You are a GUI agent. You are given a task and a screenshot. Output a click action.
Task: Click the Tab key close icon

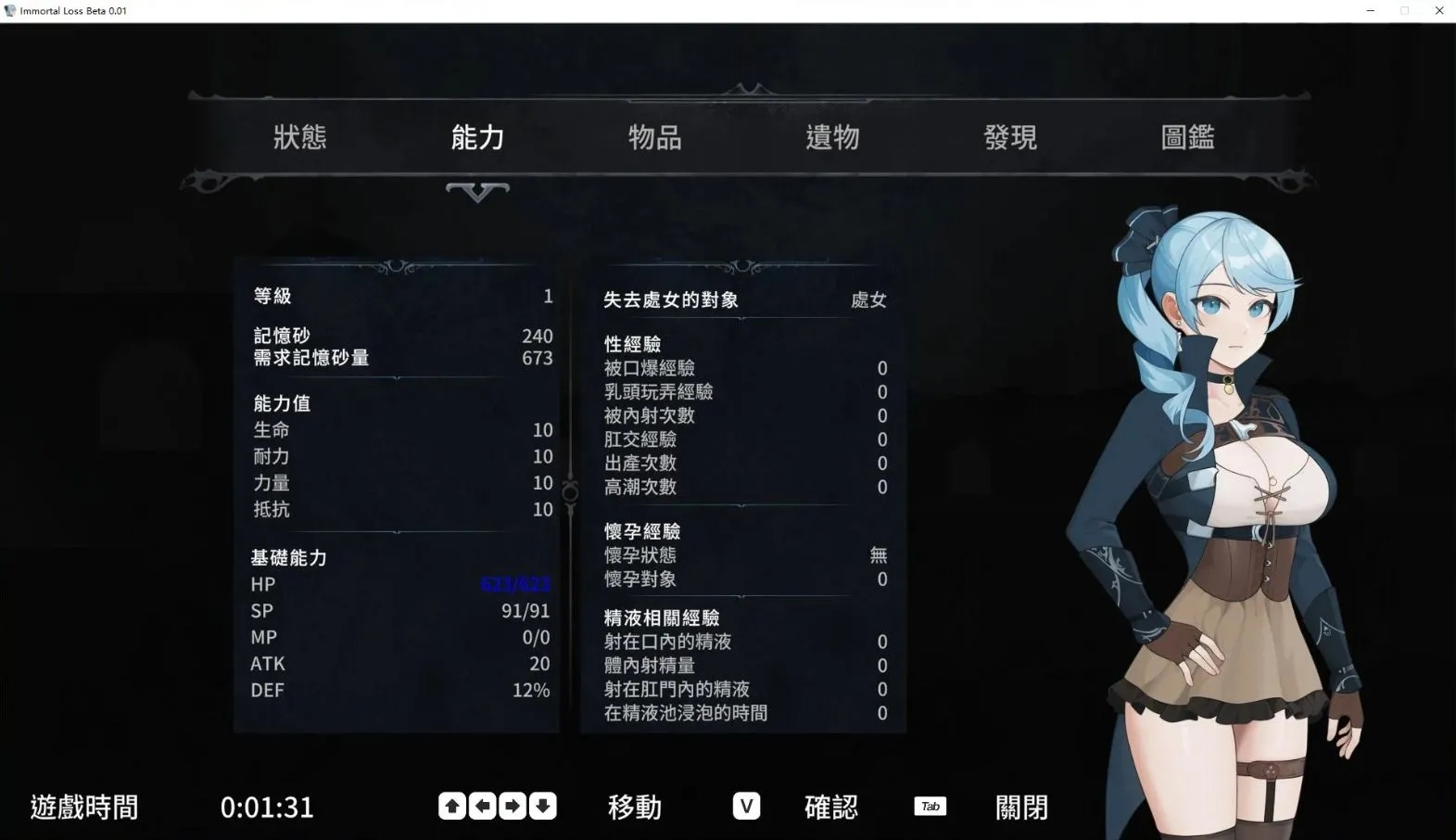point(930,806)
